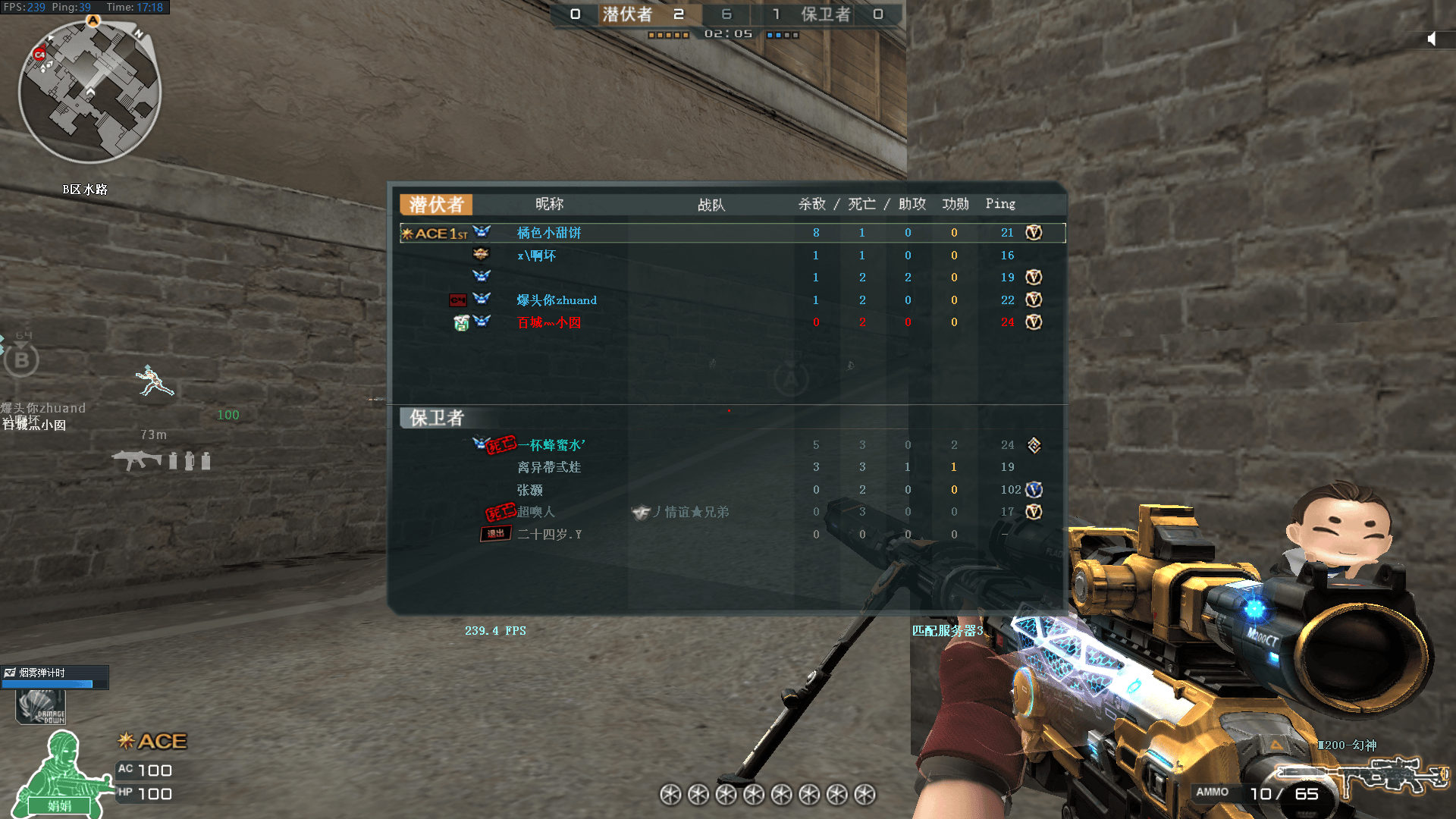Click the Ping column header
This screenshot has width=1456, height=819.
1000,204
